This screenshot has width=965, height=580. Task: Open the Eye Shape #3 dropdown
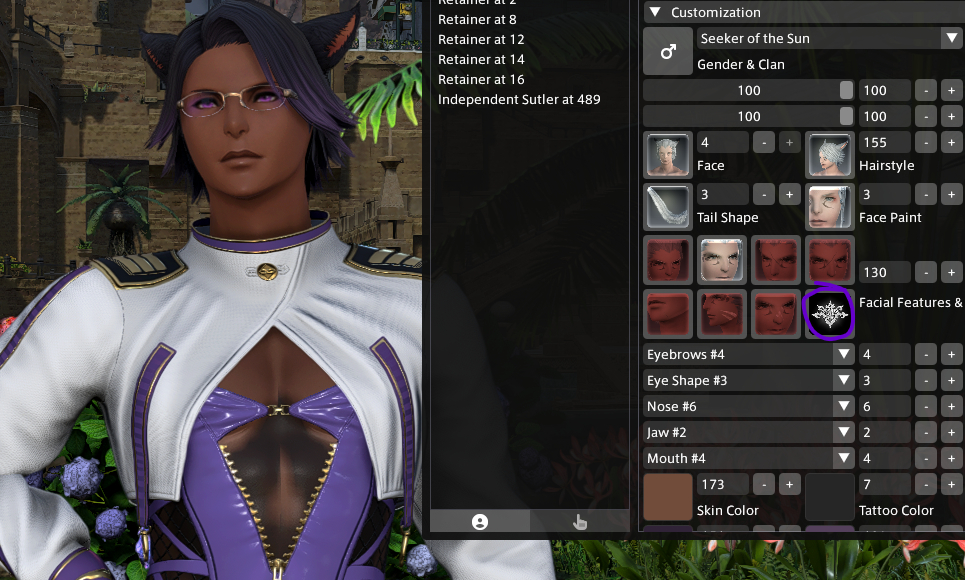(x=749, y=381)
